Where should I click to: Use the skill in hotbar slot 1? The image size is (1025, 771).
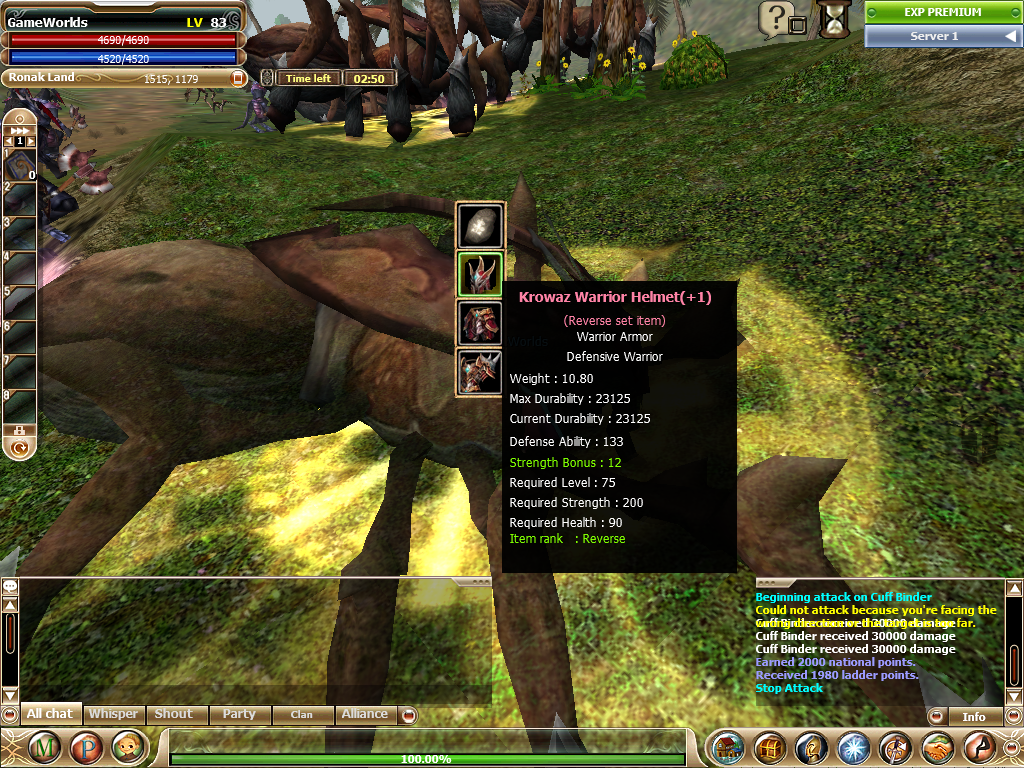[20, 166]
